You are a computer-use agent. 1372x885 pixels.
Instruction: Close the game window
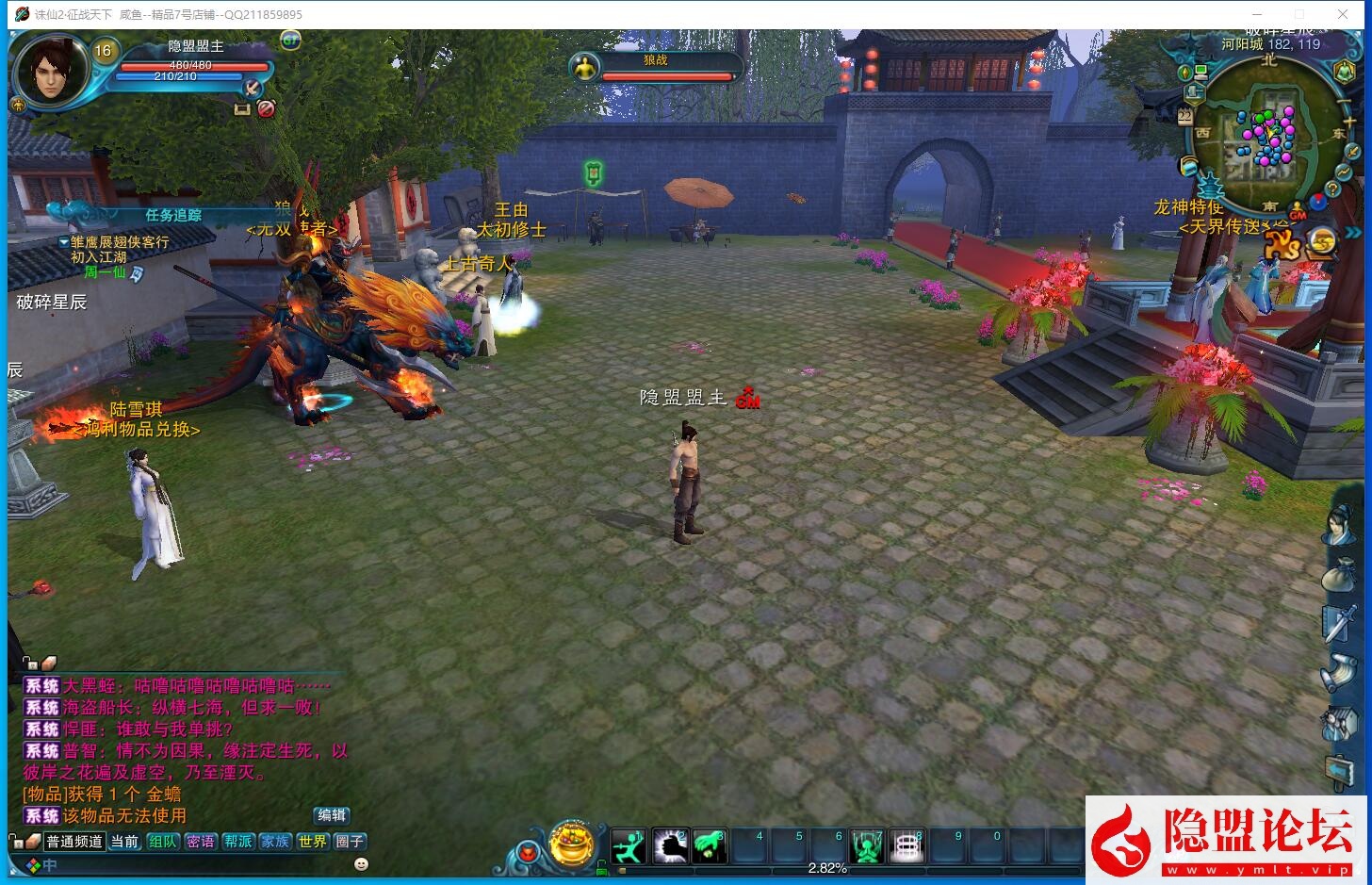[1343, 14]
